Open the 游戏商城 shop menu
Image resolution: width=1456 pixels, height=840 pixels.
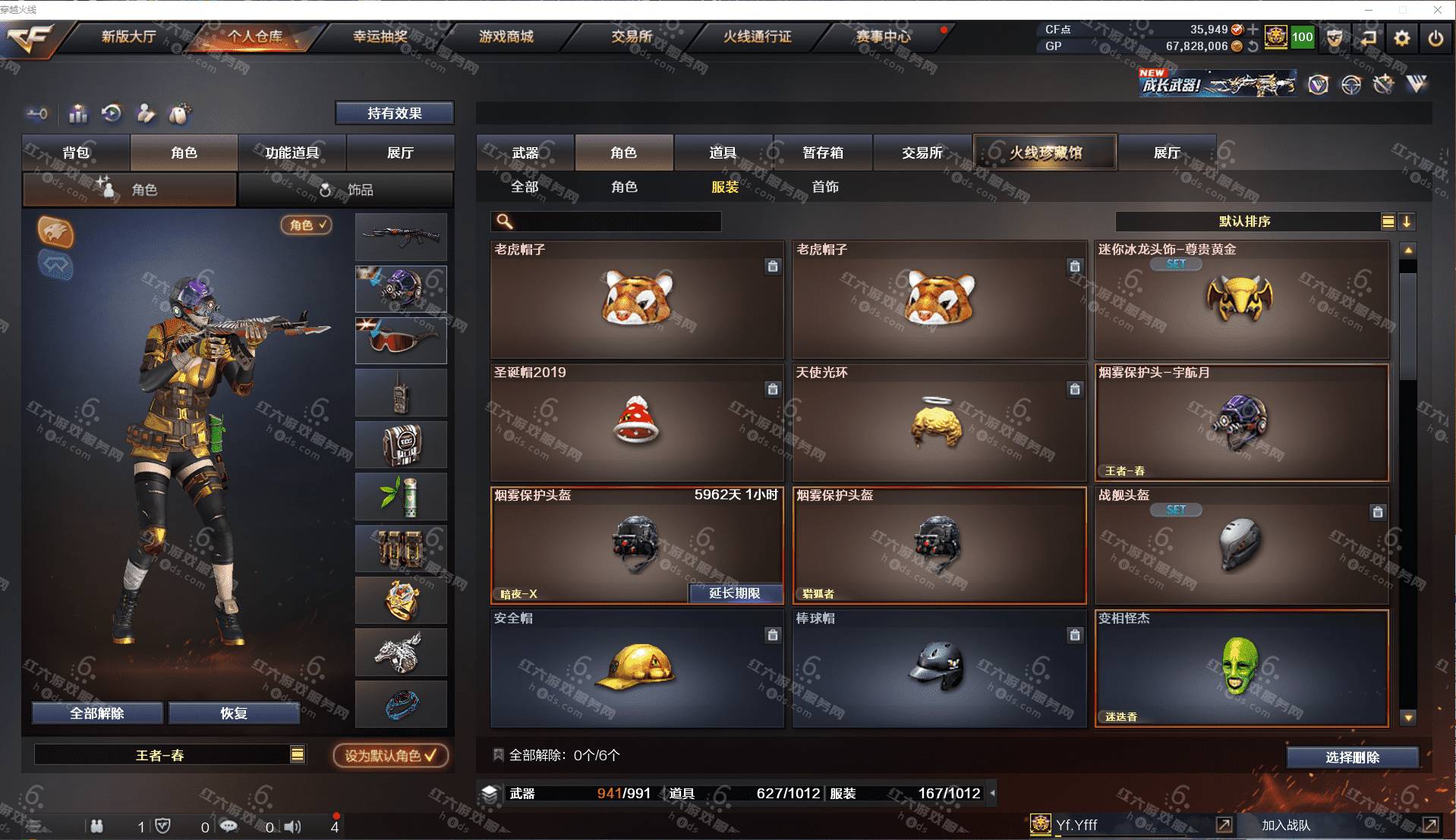[x=506, y=36]
